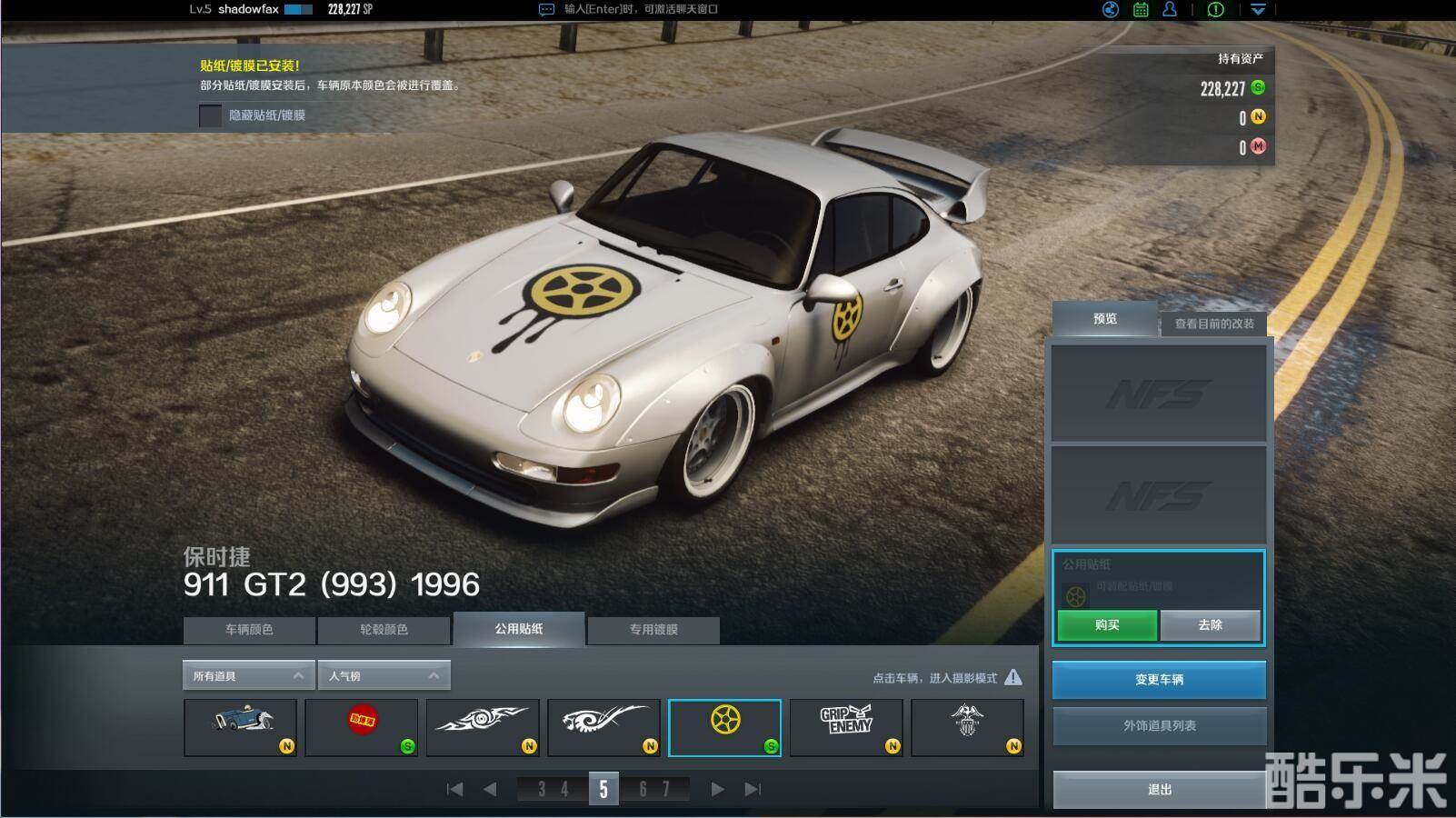Select the GRIP ENEMY decal

pos(846,727)
